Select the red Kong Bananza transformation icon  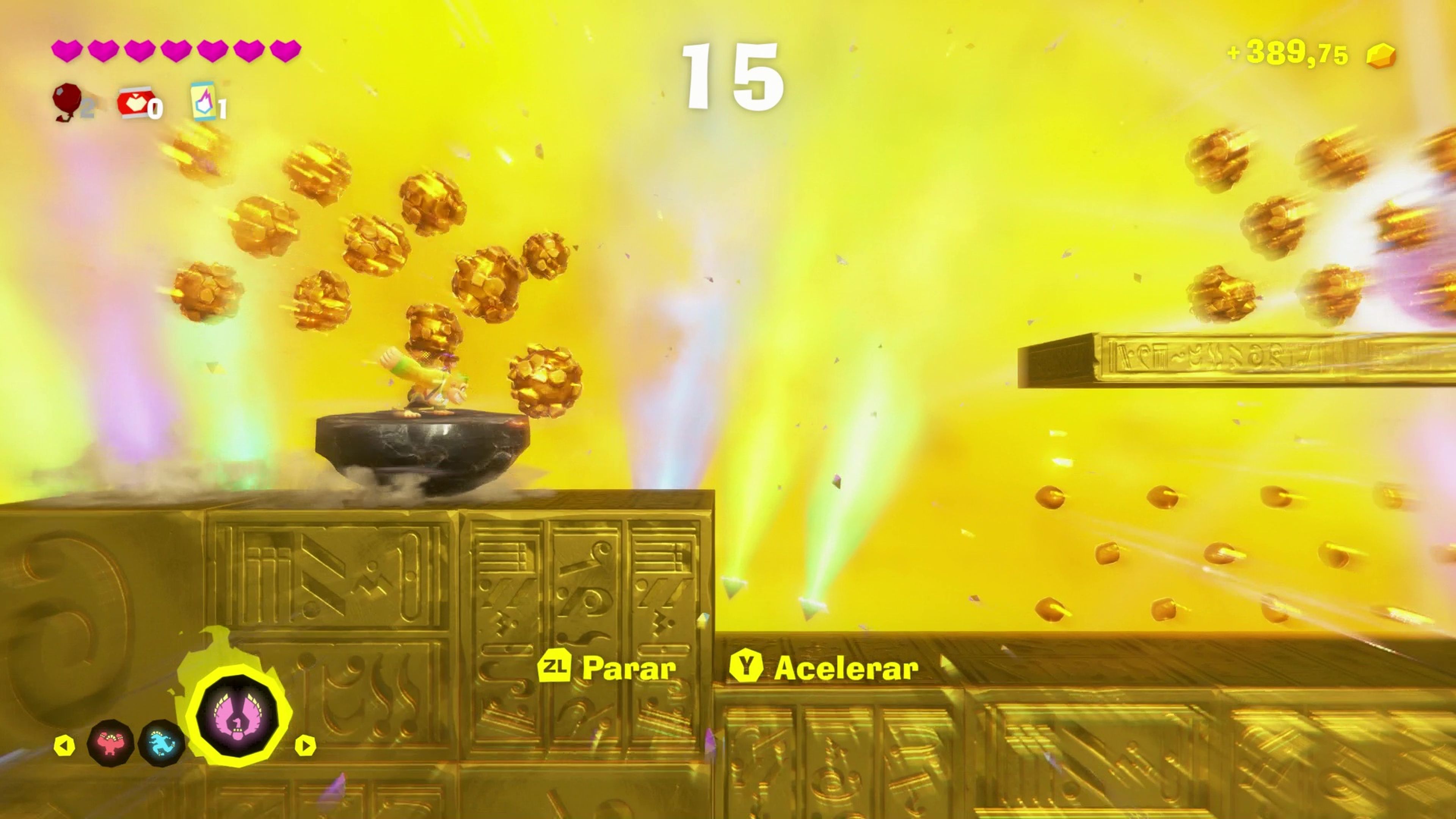(x=111, y=743)
